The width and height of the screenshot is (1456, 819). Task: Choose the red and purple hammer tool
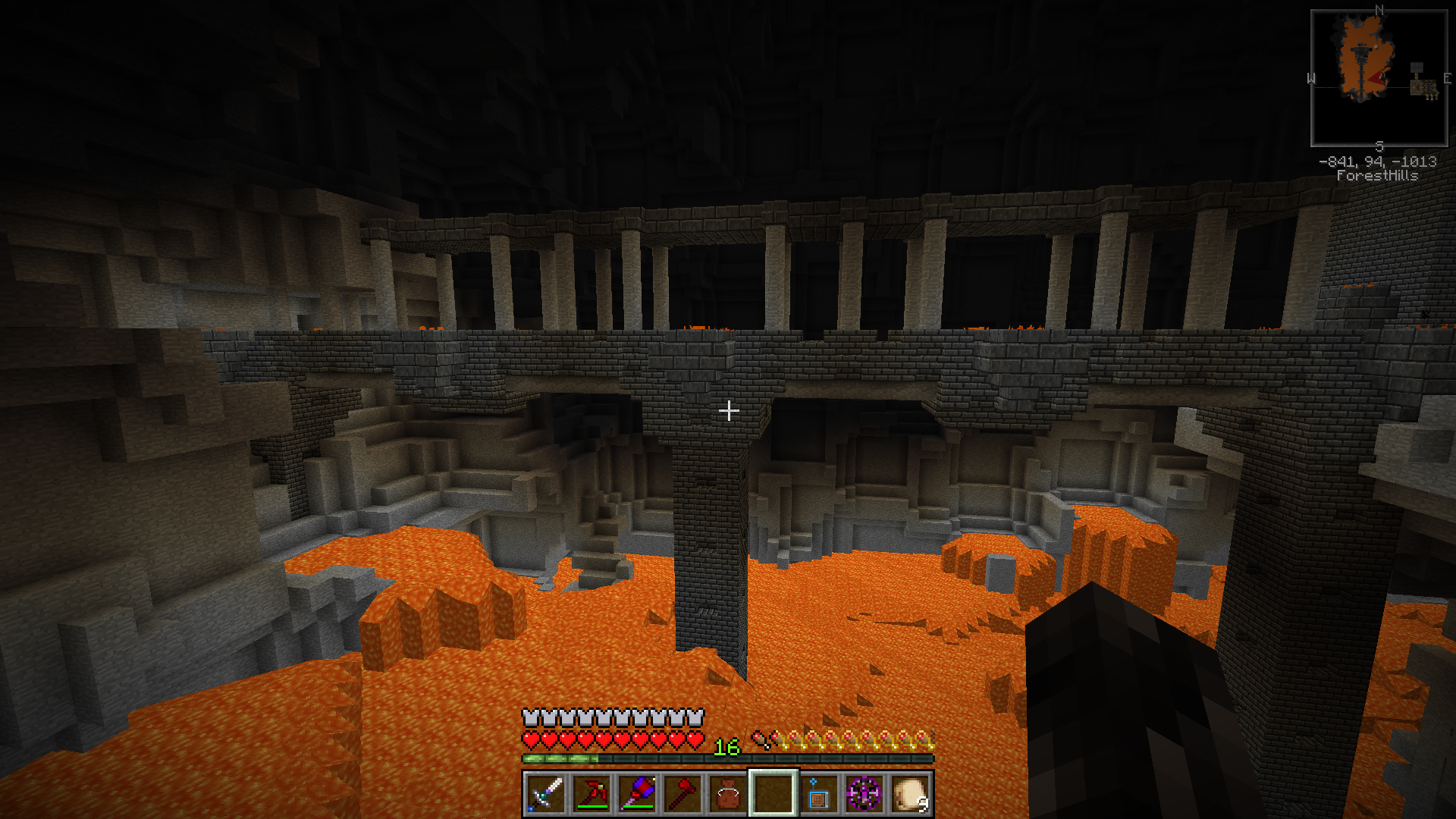637,793
